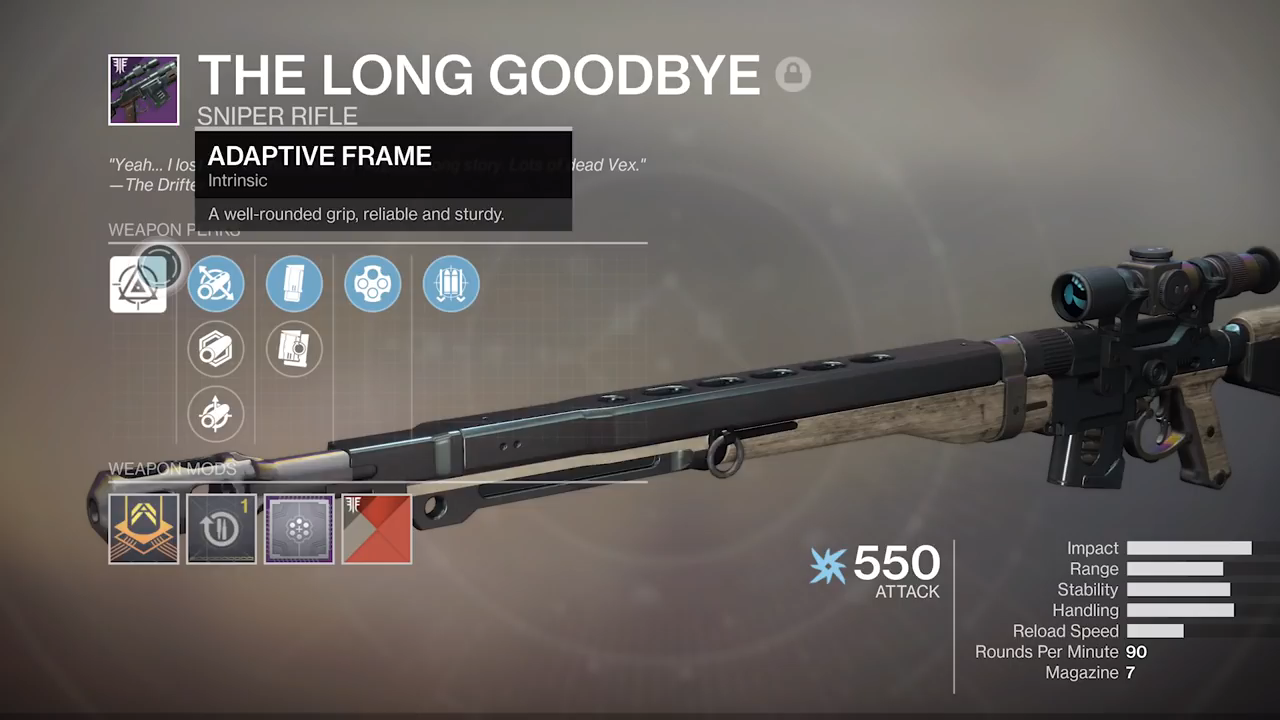Choose the barrel perk with crossed arrows
This screenshot has width=1280, height=720.
(x=216, y=284)
